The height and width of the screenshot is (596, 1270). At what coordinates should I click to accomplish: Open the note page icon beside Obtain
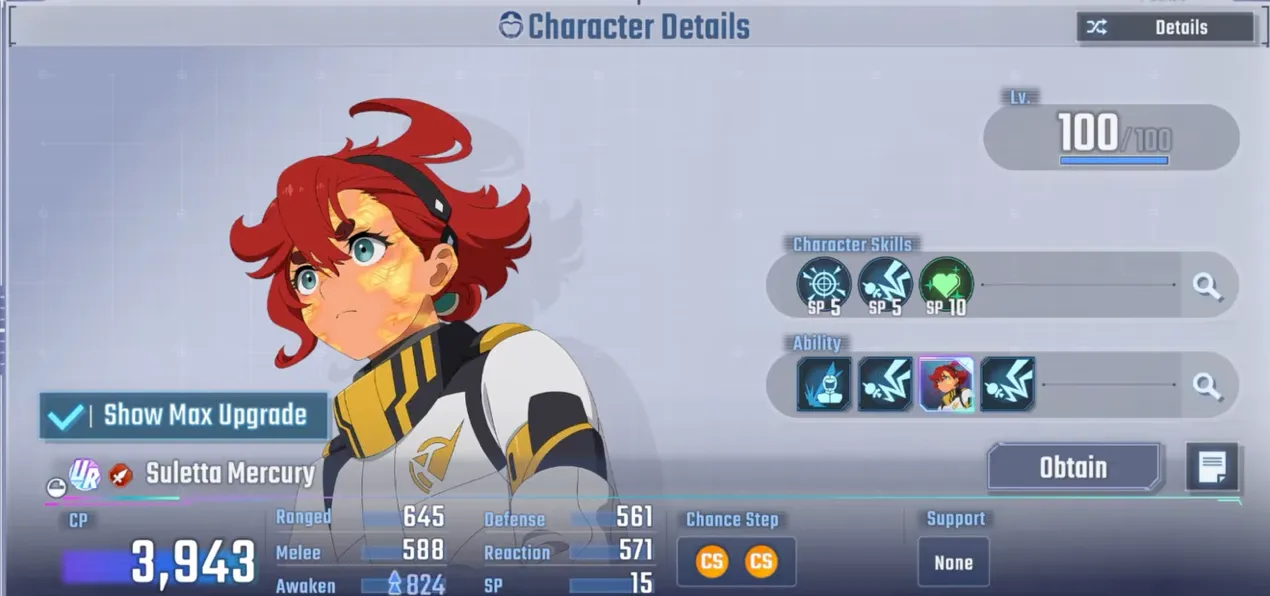click(1212, 467)
